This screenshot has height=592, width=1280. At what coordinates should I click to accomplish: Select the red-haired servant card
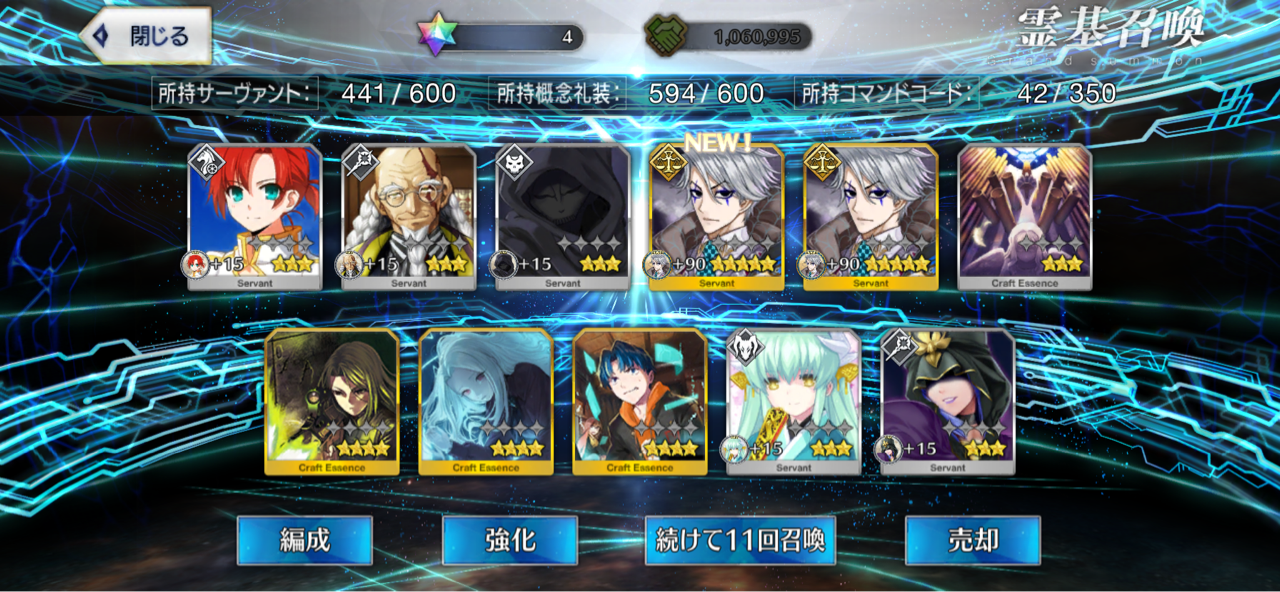[x=255, y=217]
